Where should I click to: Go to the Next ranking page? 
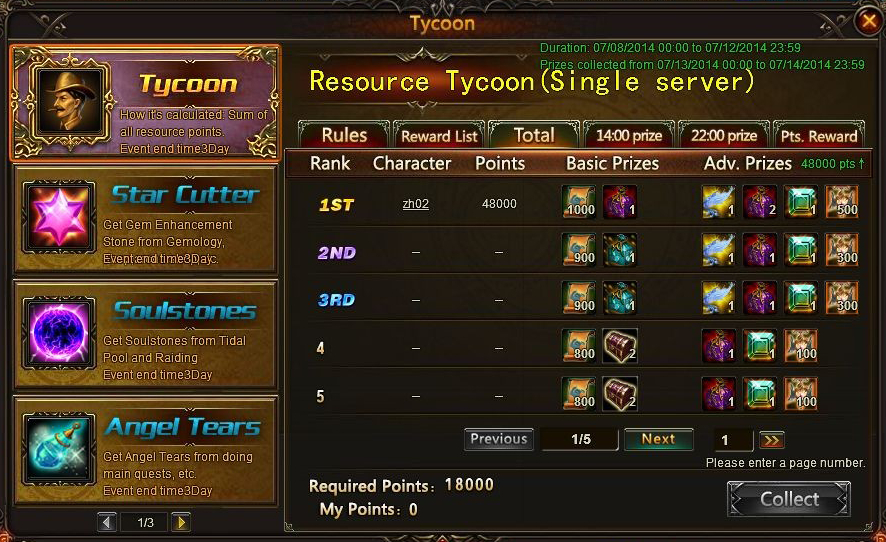pyautogui.click(x=658, y=439)
